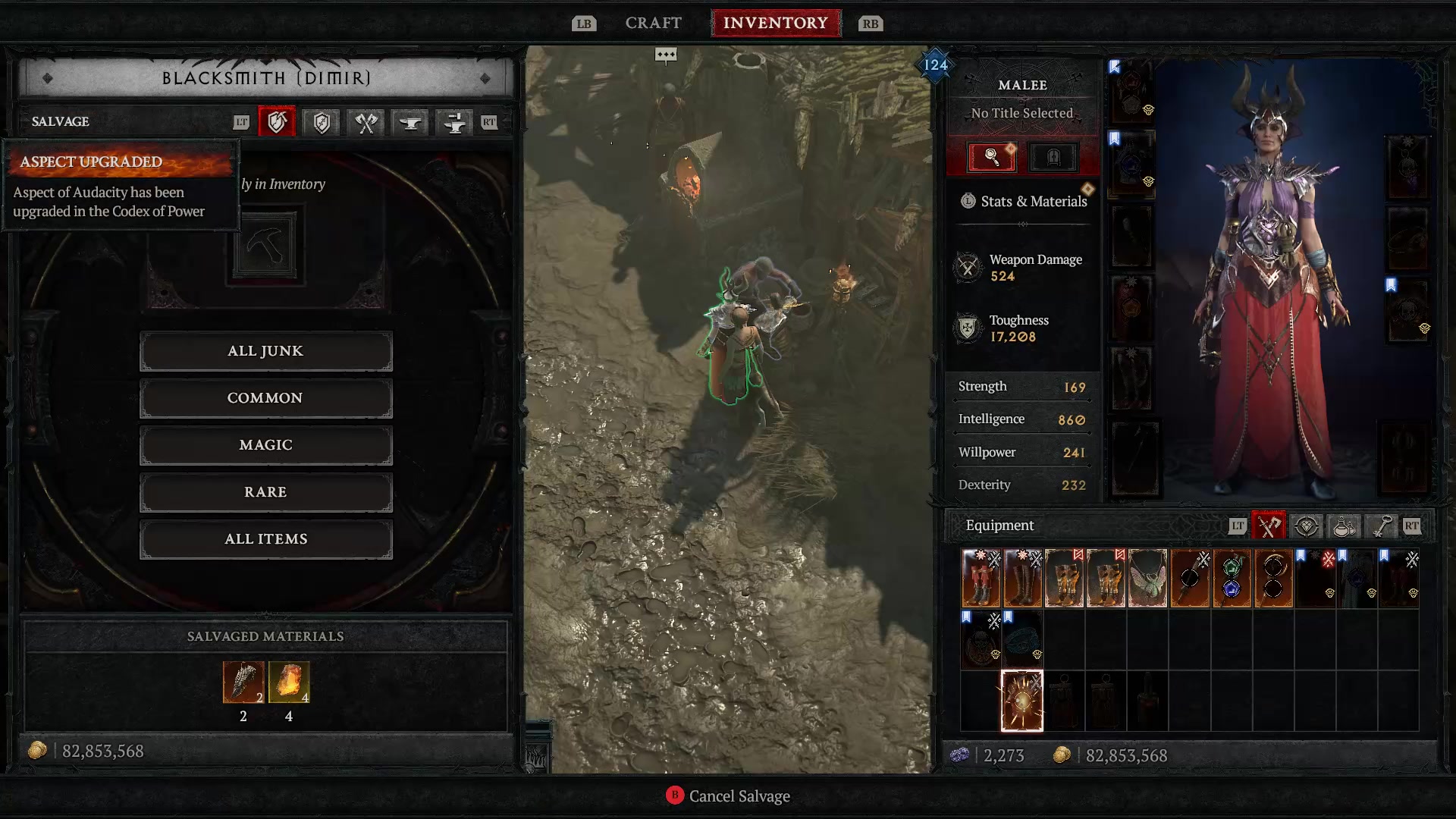Toggle the wardrobe tab beside the magnifier
1456x819 pixels.
1053,157
